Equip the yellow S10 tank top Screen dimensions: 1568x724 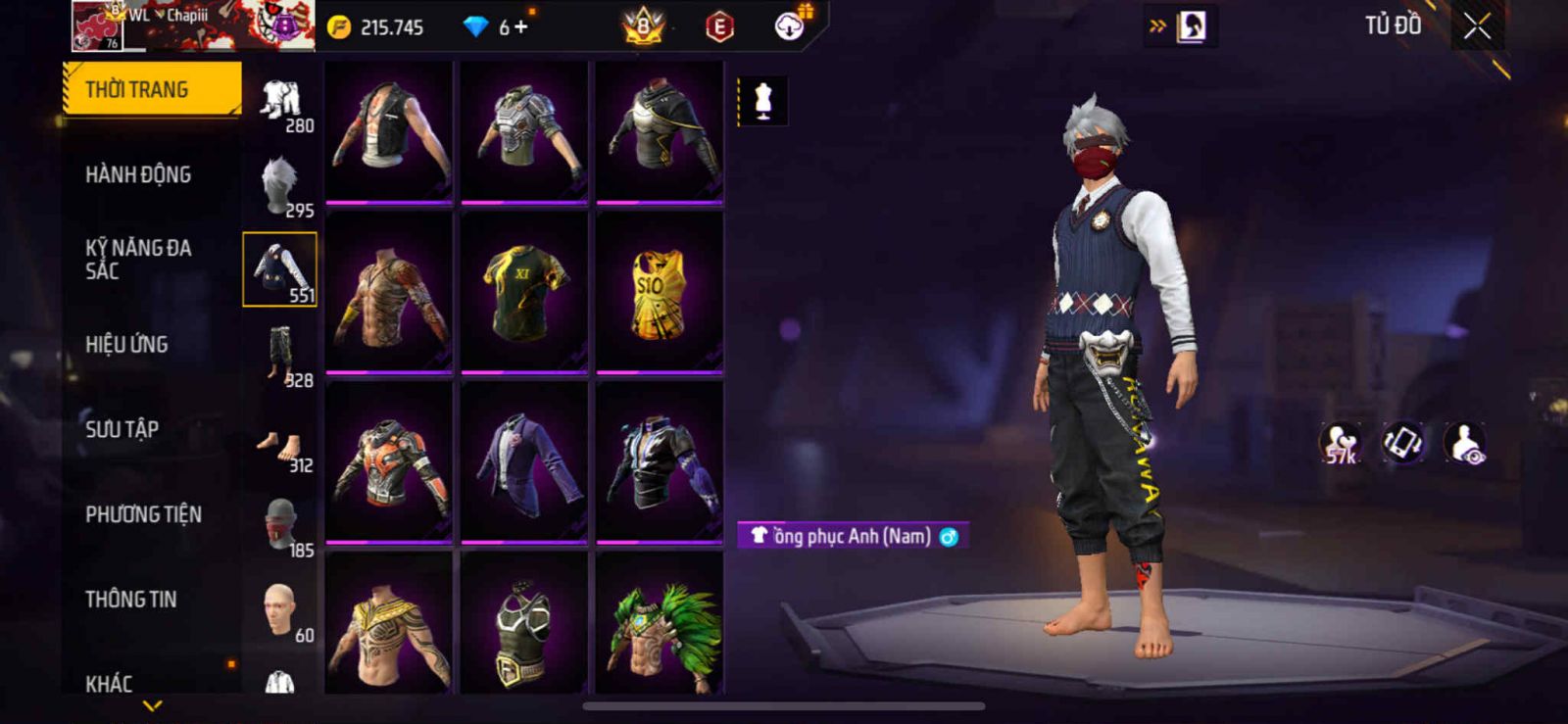(659, 293)
